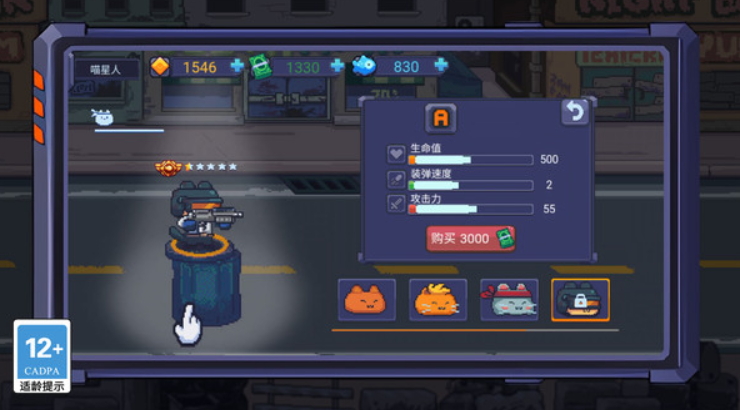Viewport: 740px width, 410px height.
Task: Select the gray cat with red bandana
Action: [509, 299]
